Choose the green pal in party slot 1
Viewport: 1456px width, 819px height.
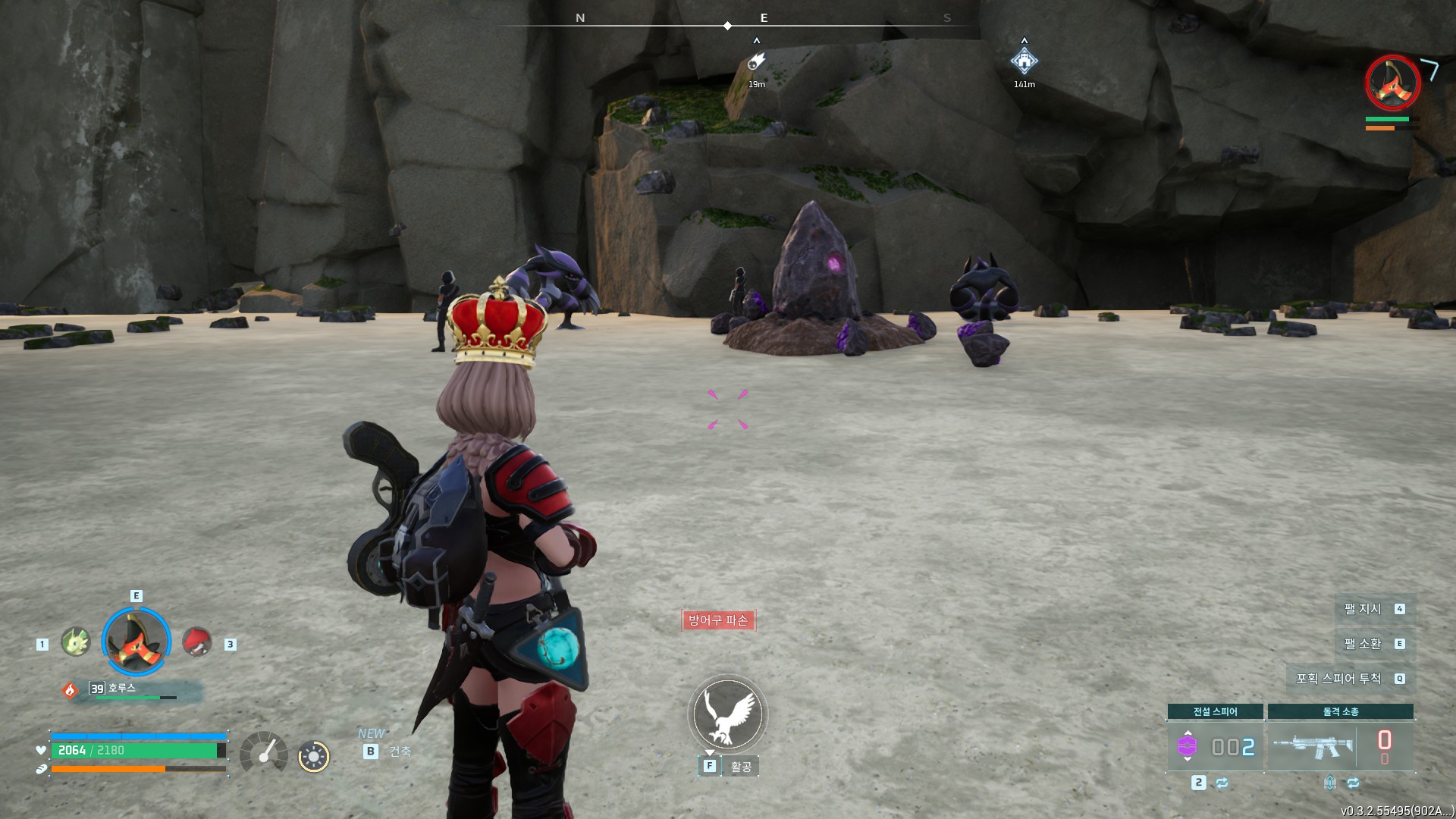coord(75,642)
